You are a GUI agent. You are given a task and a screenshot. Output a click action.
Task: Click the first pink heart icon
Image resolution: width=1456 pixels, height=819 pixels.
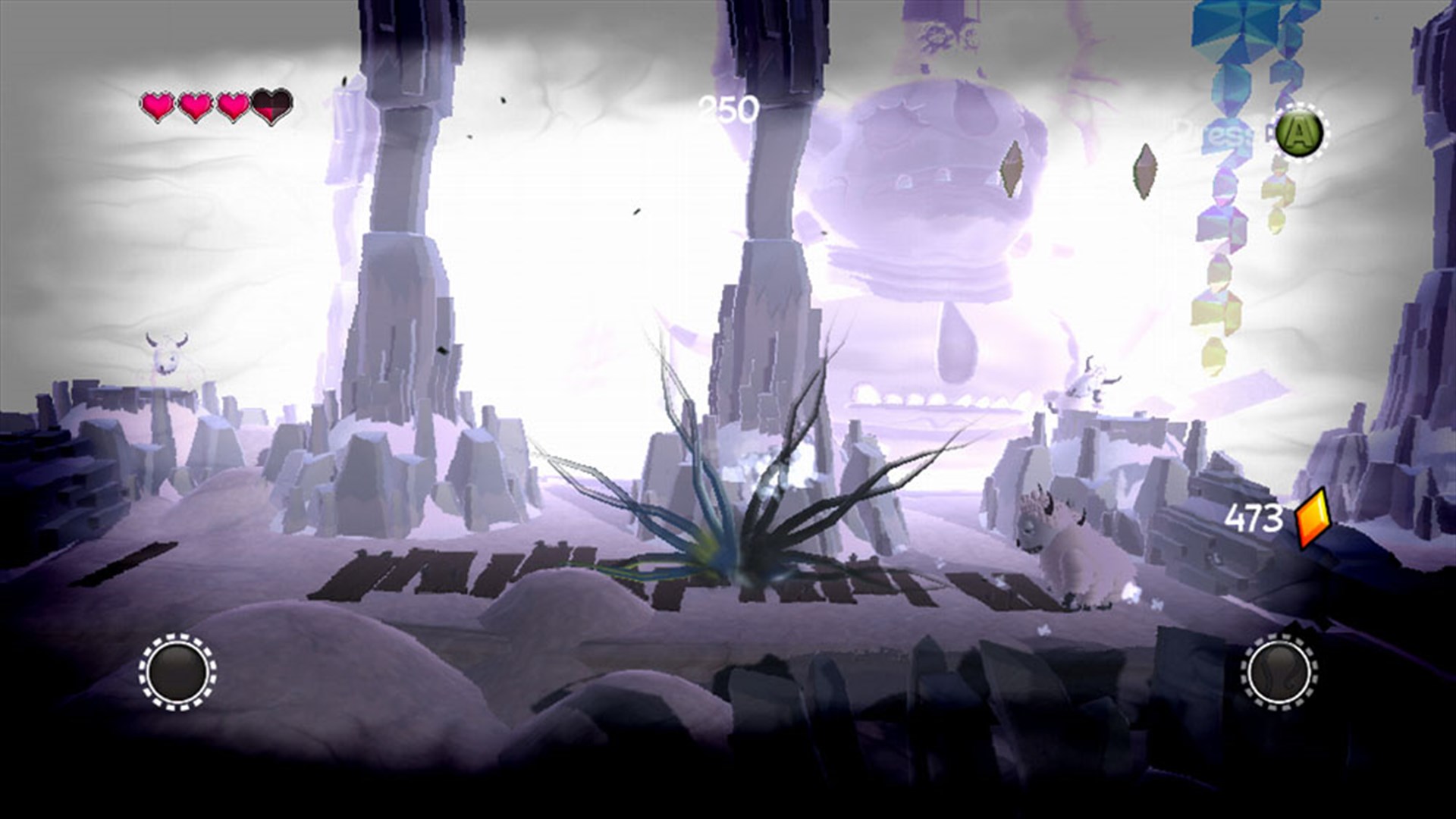(x=158, y=105)
